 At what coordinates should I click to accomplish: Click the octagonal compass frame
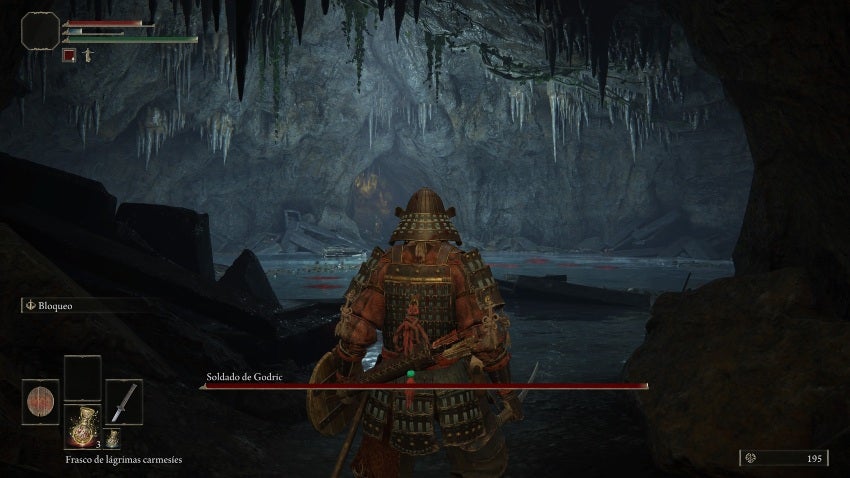coord(40,31)
